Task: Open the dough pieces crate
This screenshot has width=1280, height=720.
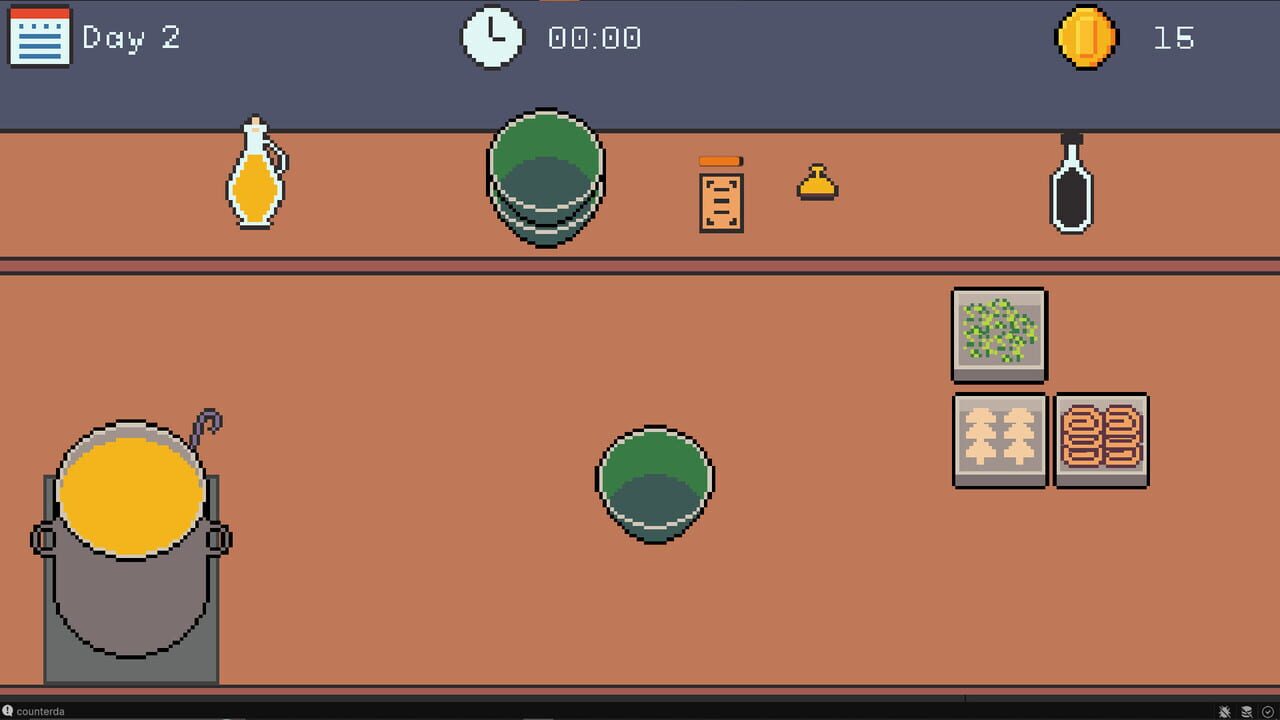Action: tap(999, 440)
